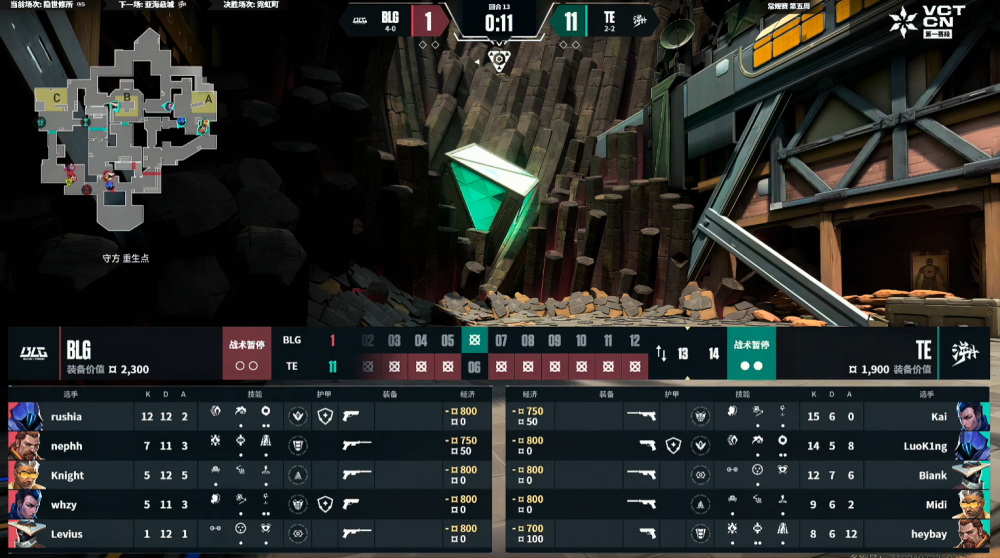Image resolution: width=1000 pixels, height=558 pixels.
Task: Select Levius in the player list
Action: point(67,533)
